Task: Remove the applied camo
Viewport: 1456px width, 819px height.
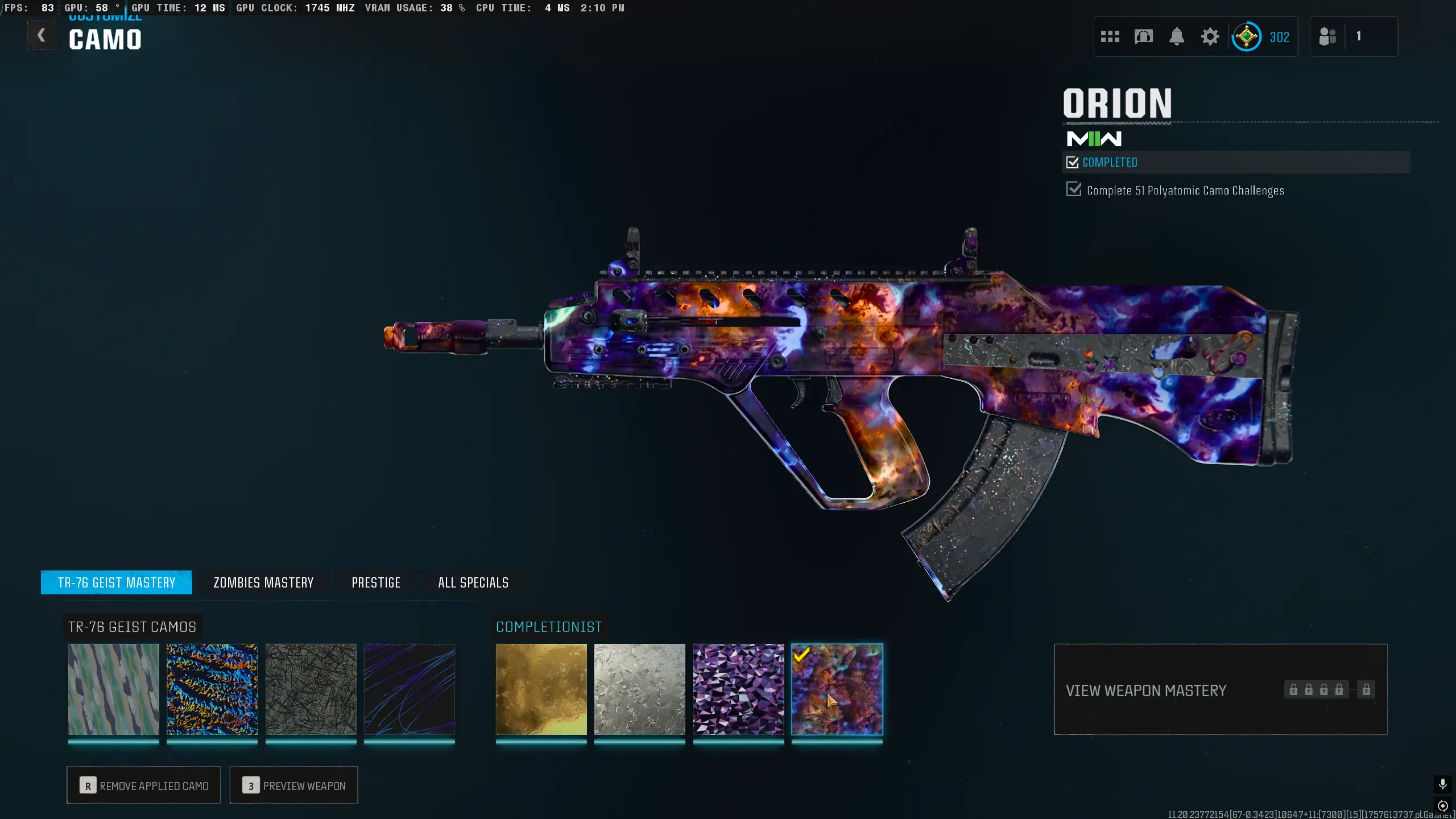Action: 144,785
